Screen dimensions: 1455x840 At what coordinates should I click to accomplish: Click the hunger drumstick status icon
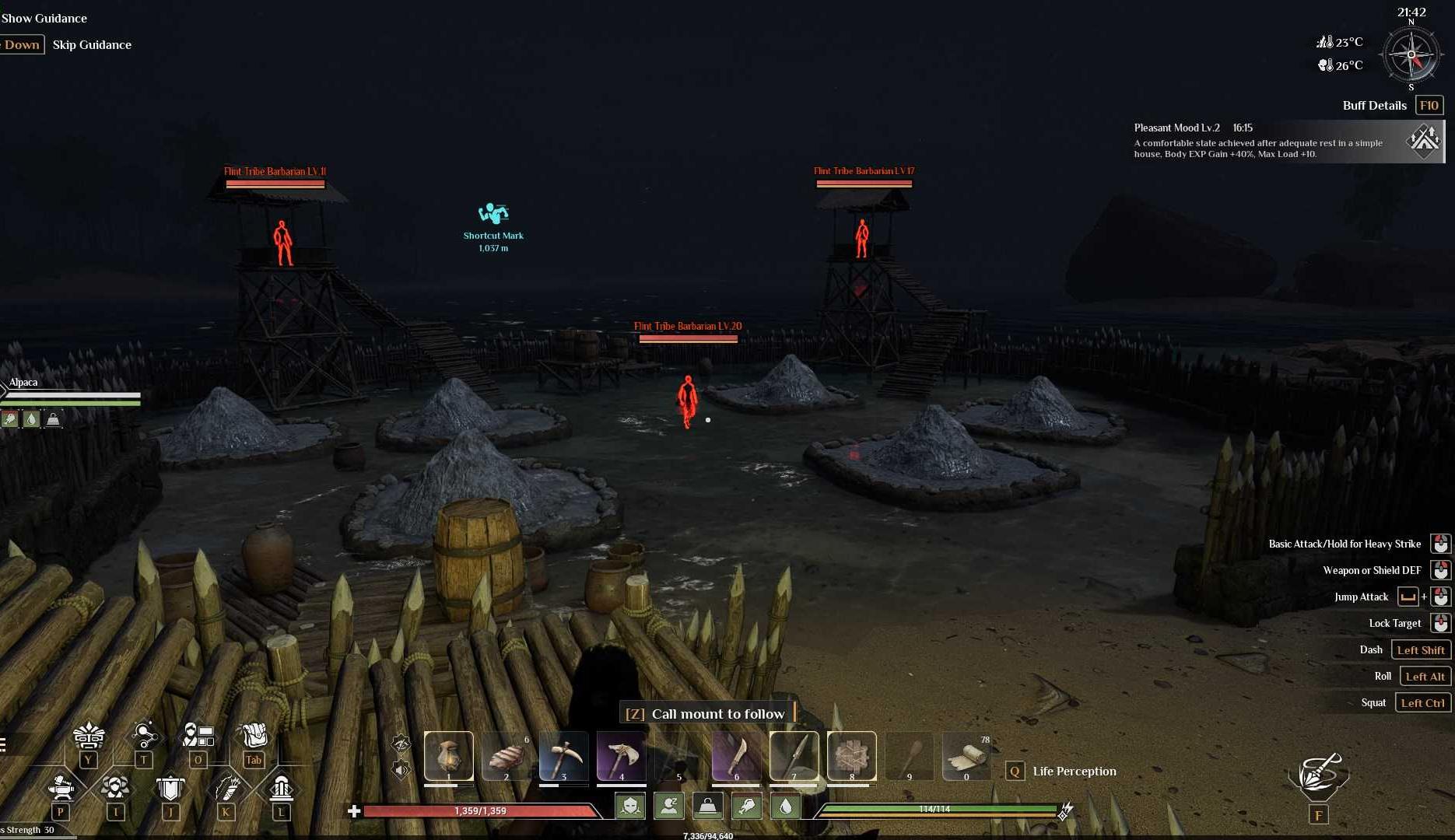[748, 807]
